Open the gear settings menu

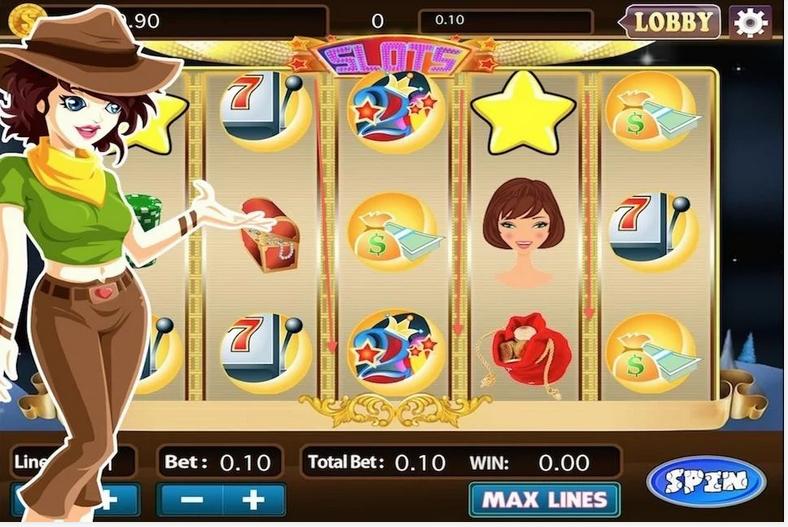(x=750, y=21)
